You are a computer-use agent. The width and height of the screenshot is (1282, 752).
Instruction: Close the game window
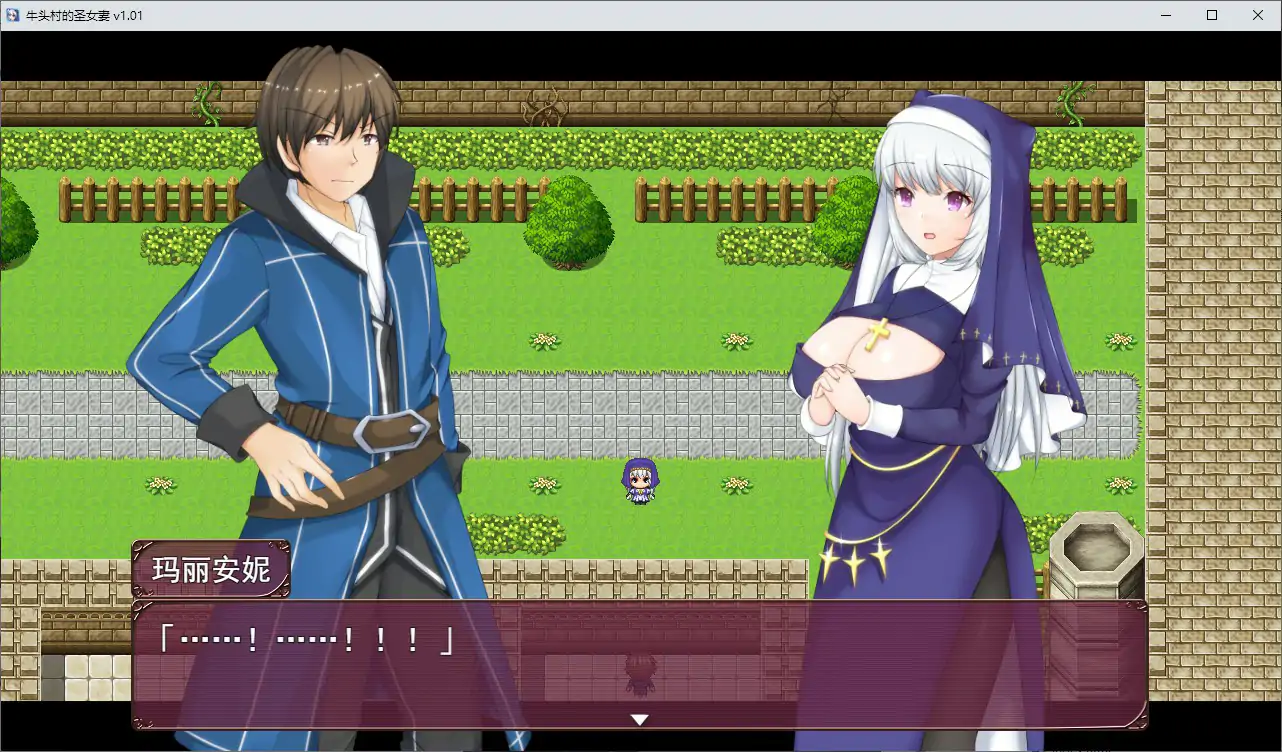click(1257, 15)
